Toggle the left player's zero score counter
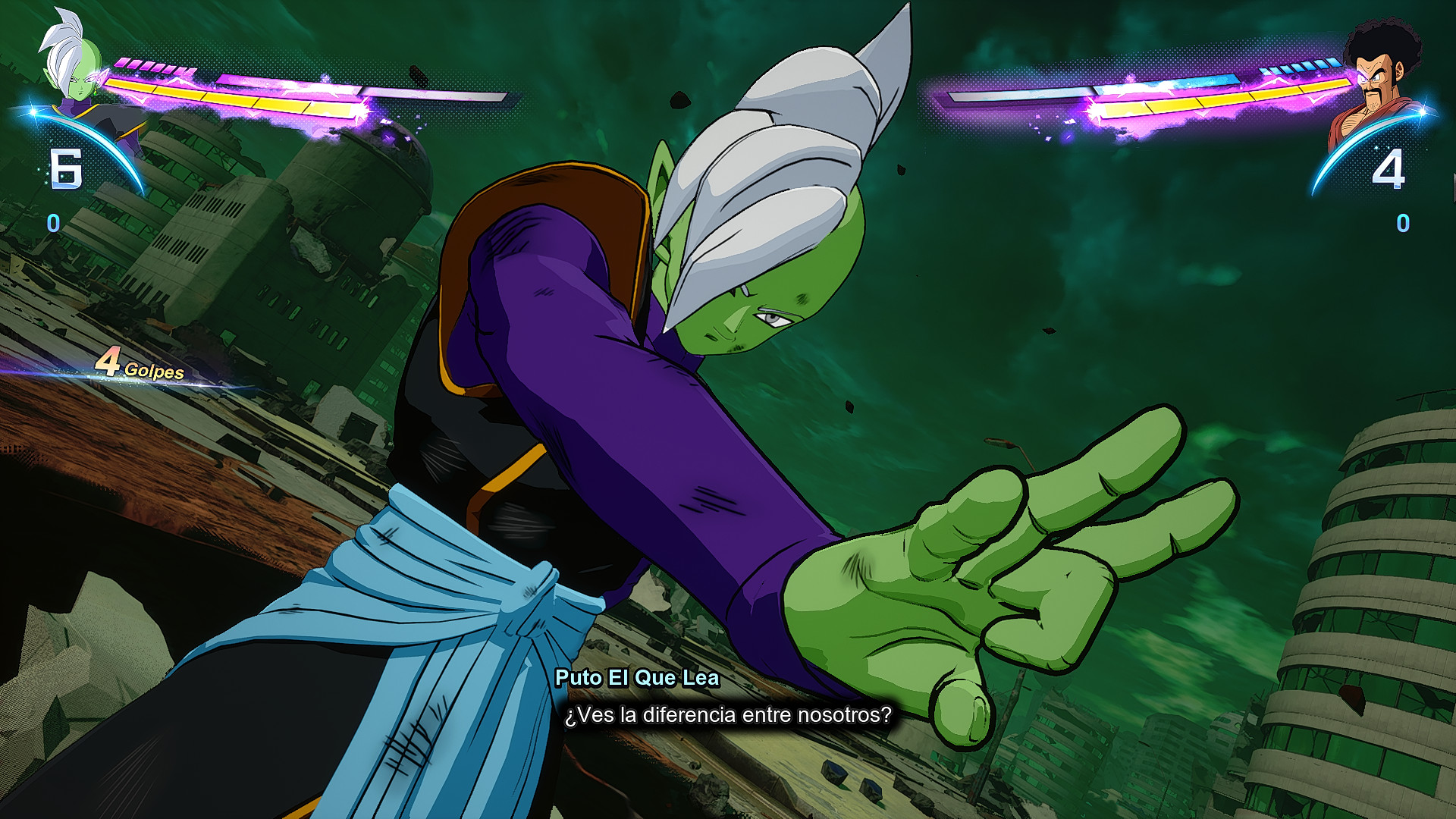 pyautogui.click(x=52, y=223)
